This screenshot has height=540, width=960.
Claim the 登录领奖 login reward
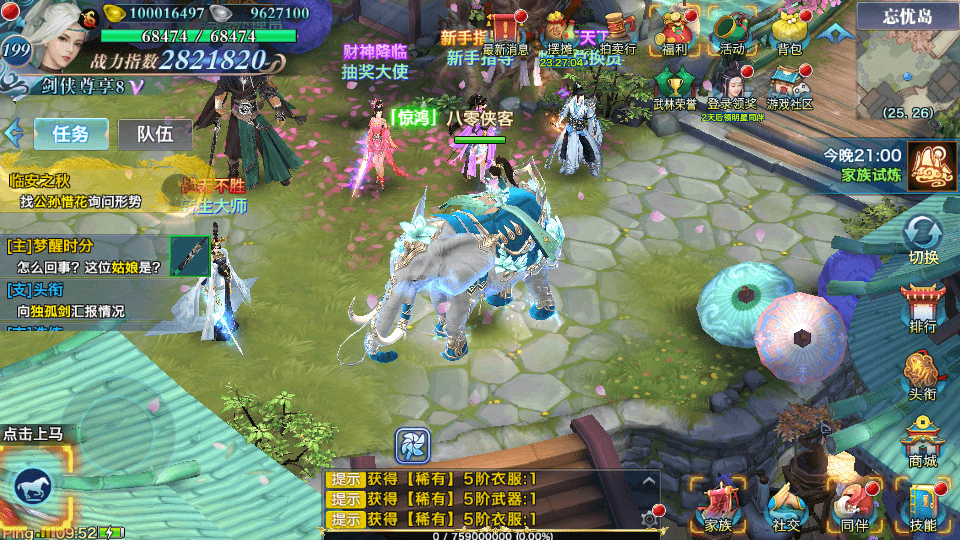[732, 85]
